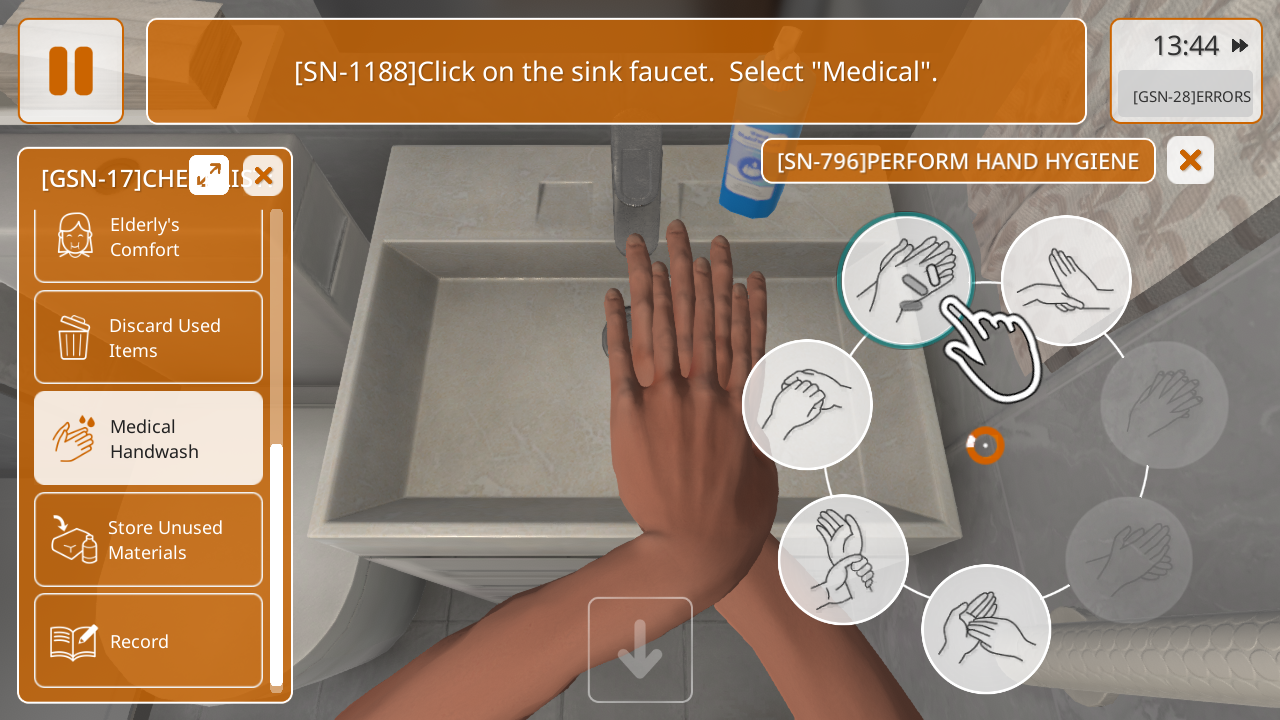
Task: Choose the highlighted palm-rubbing hand icon
Action: click(906, 280)
